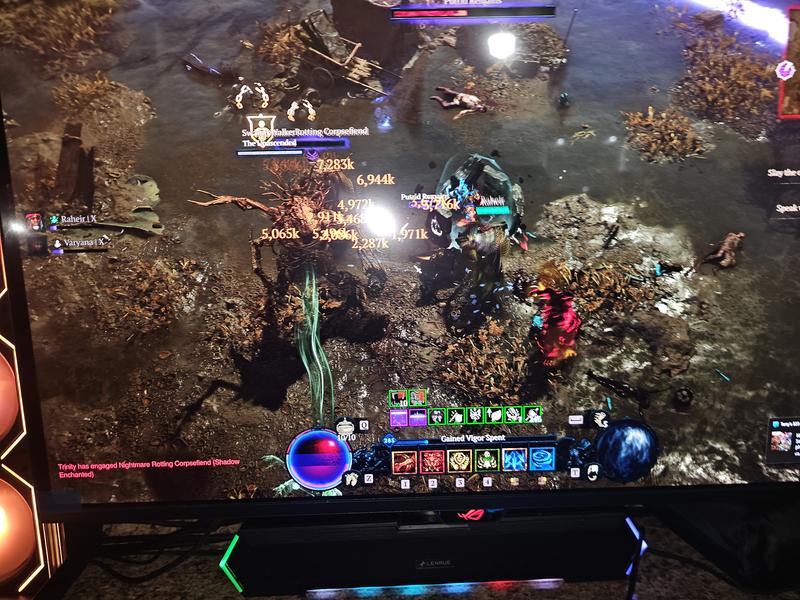Select party member Raheir's portrait
The width and height of the screenshot is (800, 600).
click(x=35, y=221)
